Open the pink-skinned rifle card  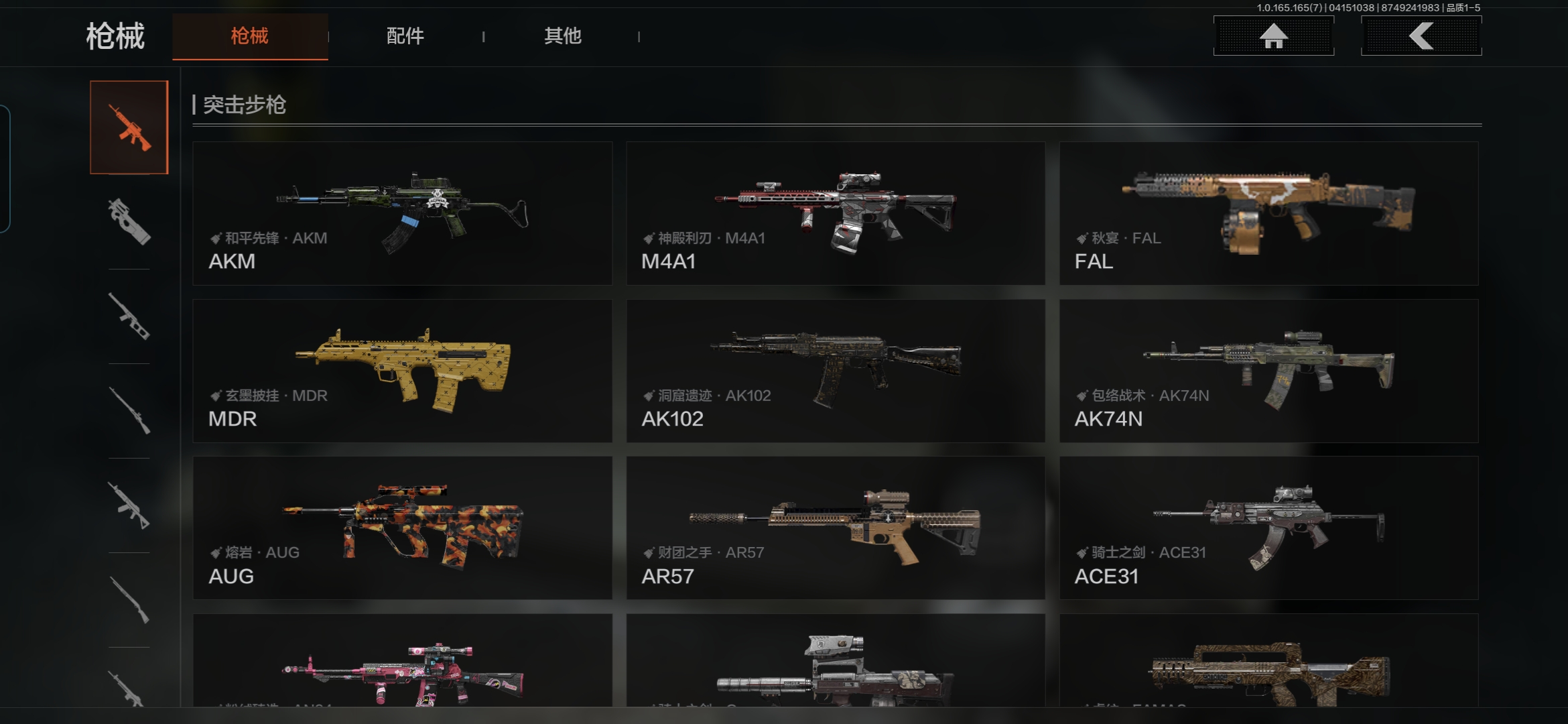402,664
